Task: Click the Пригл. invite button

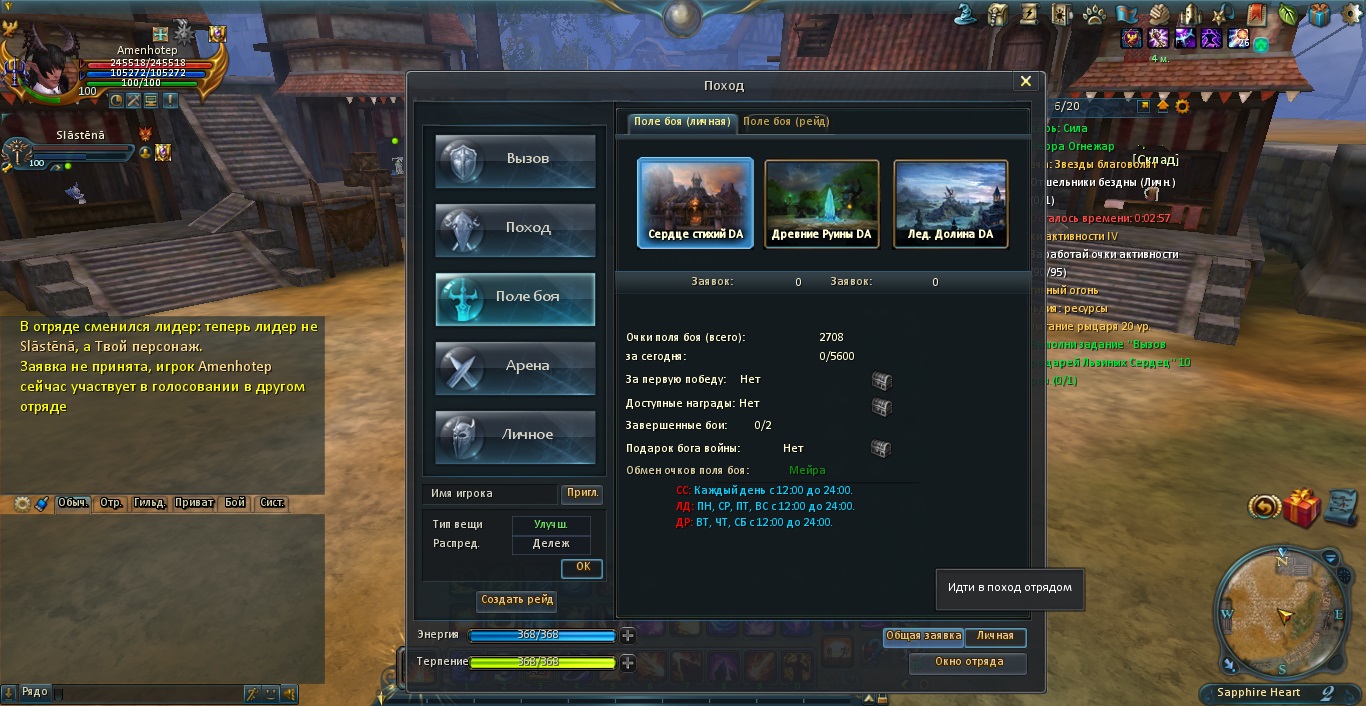Action: [x=582, y=493]
